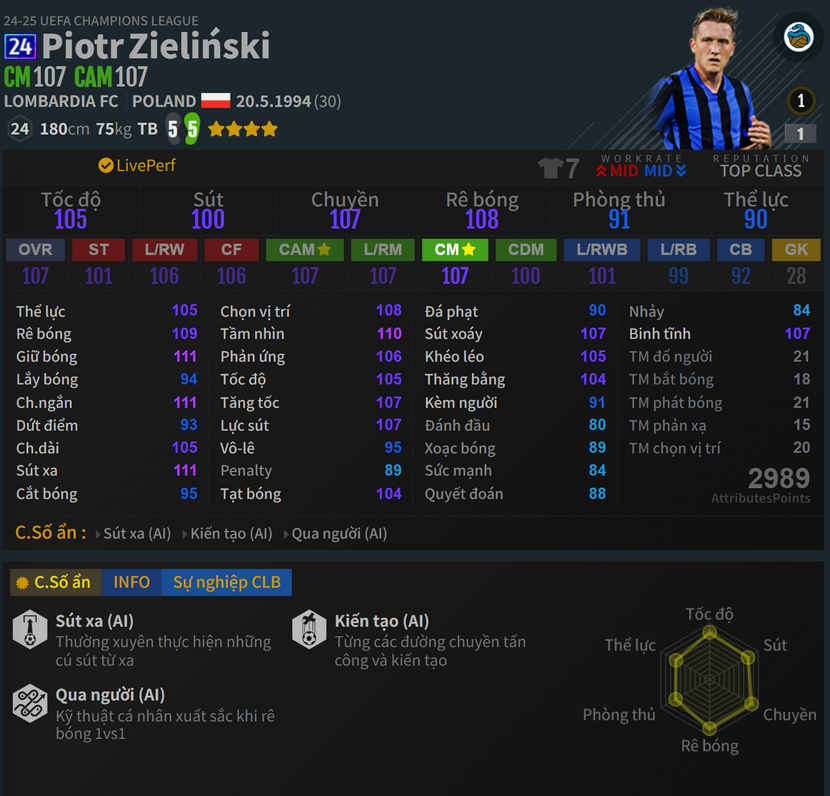Image resolution: width=830 pixels, height=796 pixels.
Task: Open the Sút xa (AI) trait icon
Action: pos(30,630)
